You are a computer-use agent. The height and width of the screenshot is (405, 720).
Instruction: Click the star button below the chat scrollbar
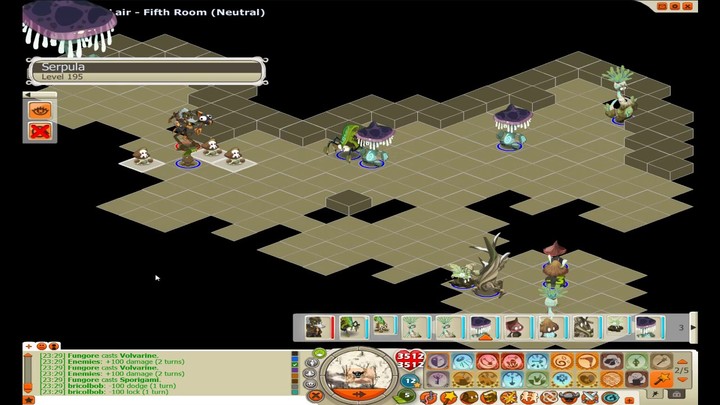click(x=28, y=399)
